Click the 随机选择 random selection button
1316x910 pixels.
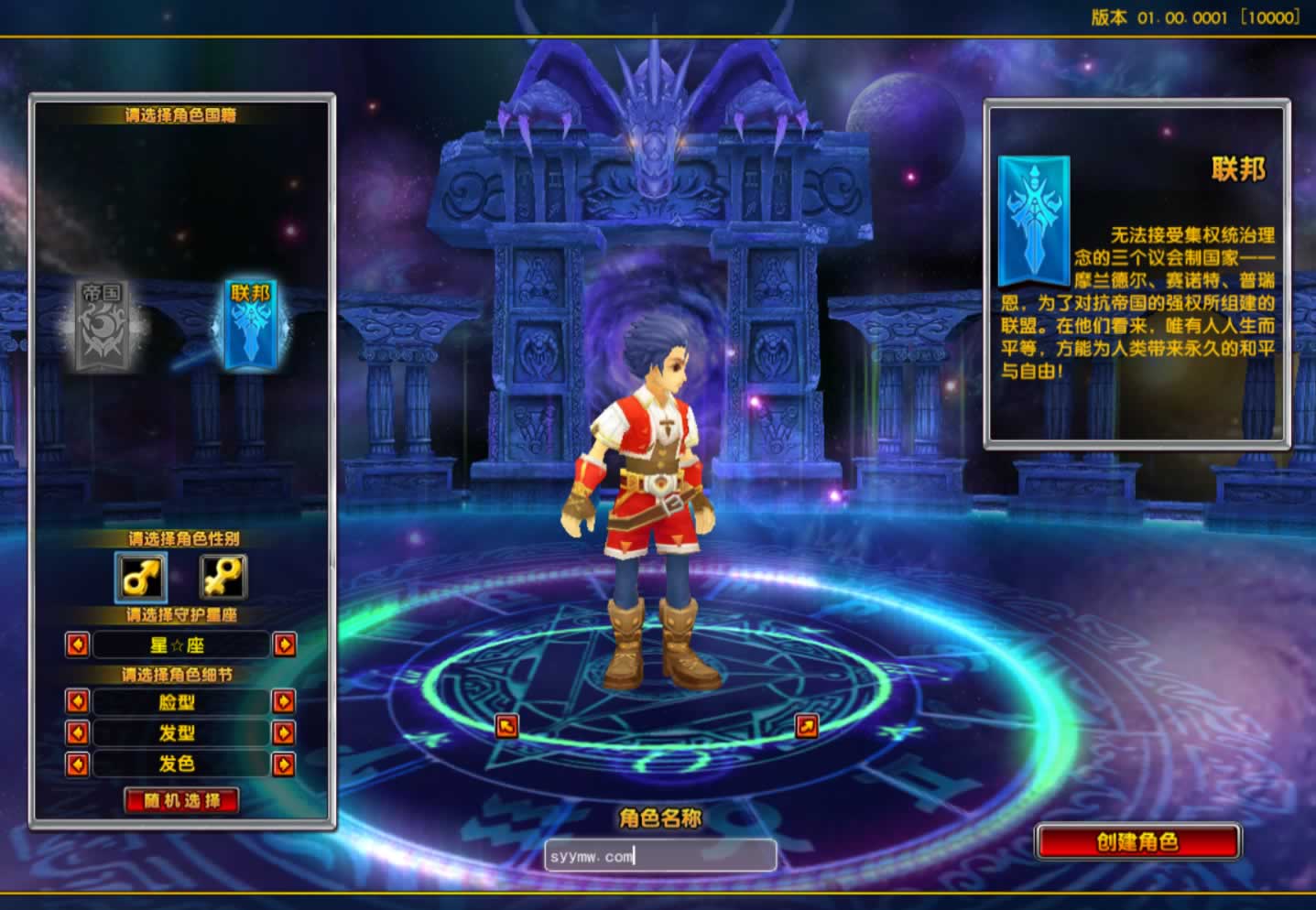click(x=181, y=801)
